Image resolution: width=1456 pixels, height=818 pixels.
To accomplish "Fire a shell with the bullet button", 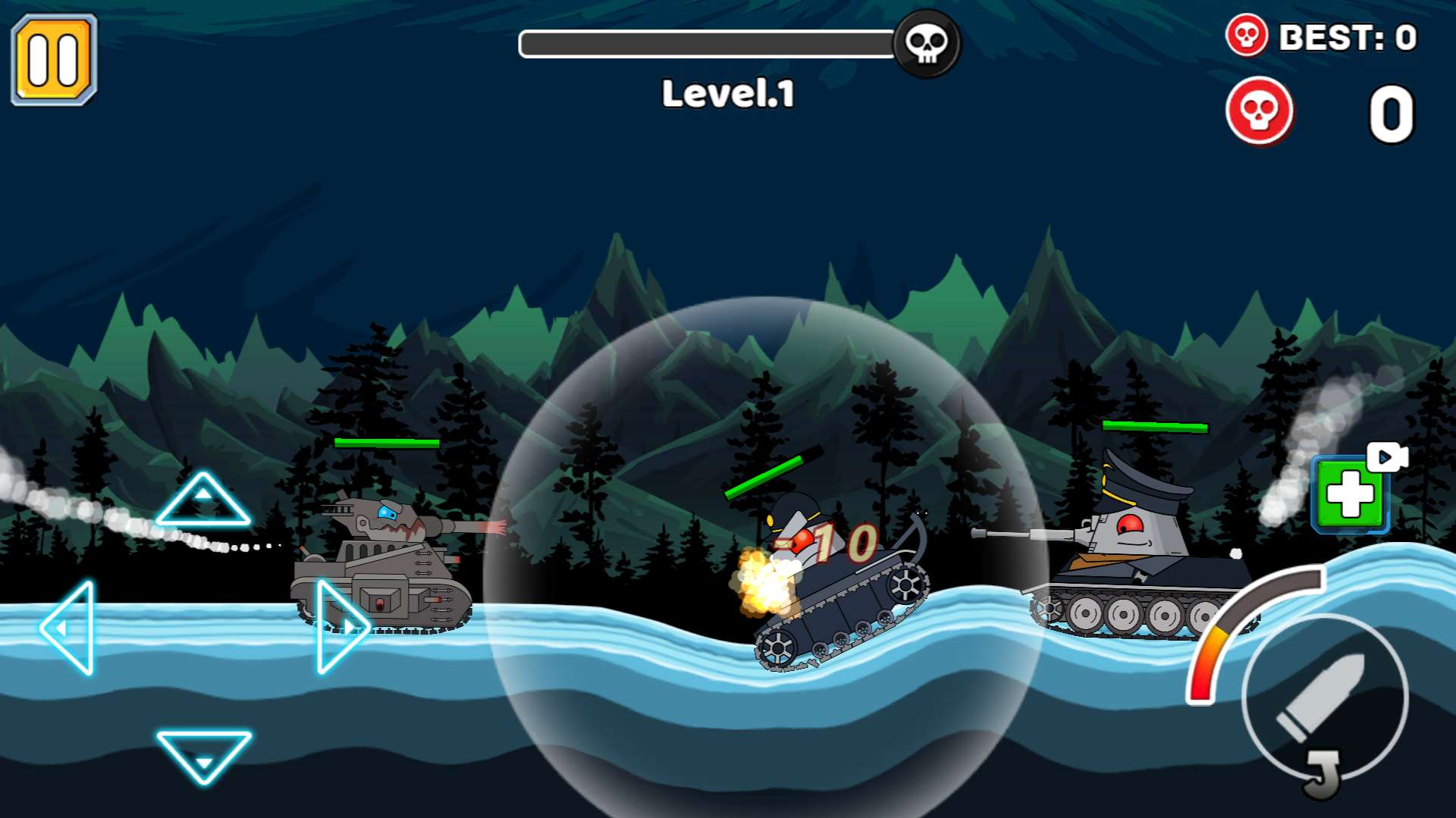I will (x=1324, y=697).
